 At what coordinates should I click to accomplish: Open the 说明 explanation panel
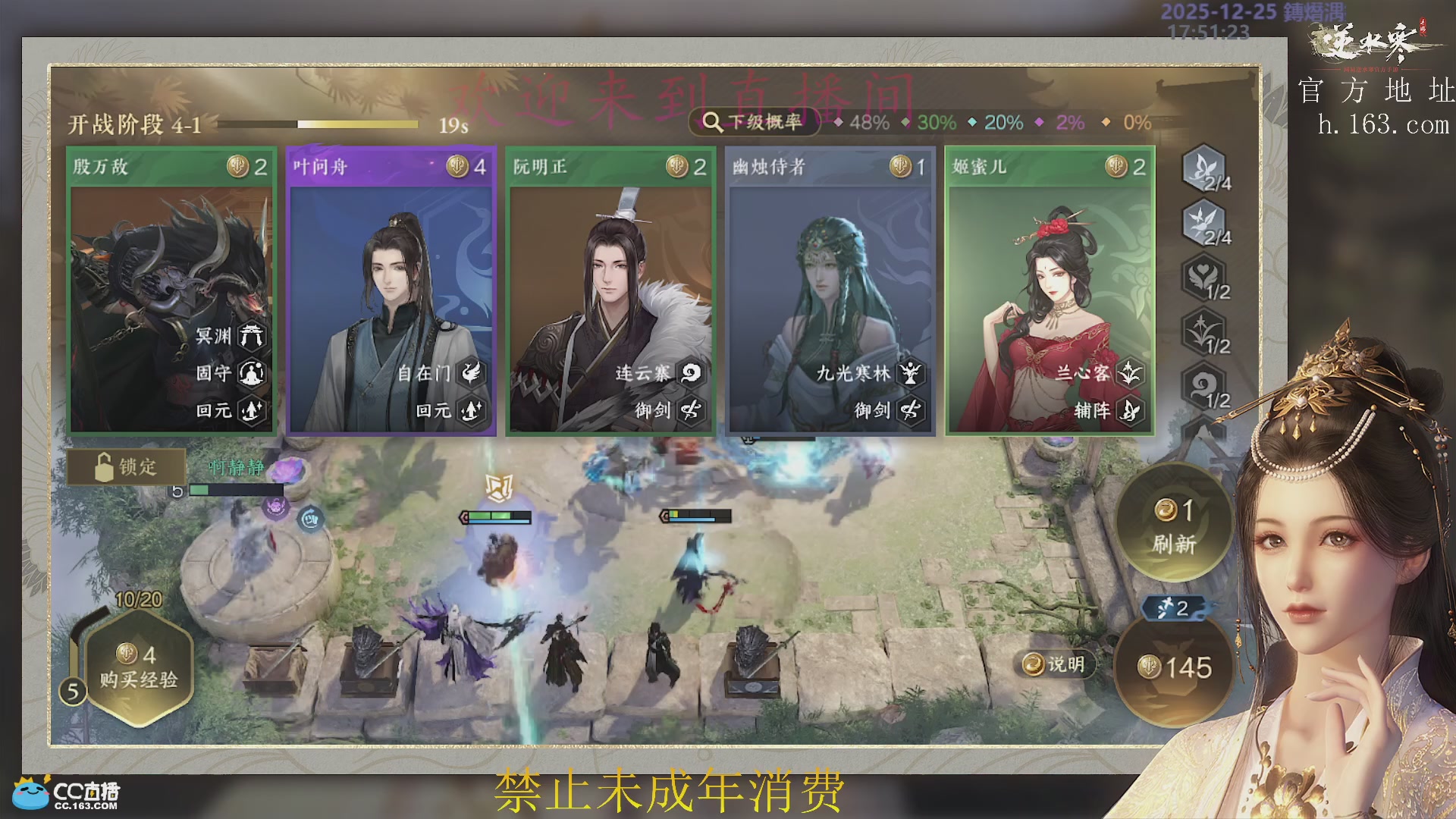[x=1056, y=663]
